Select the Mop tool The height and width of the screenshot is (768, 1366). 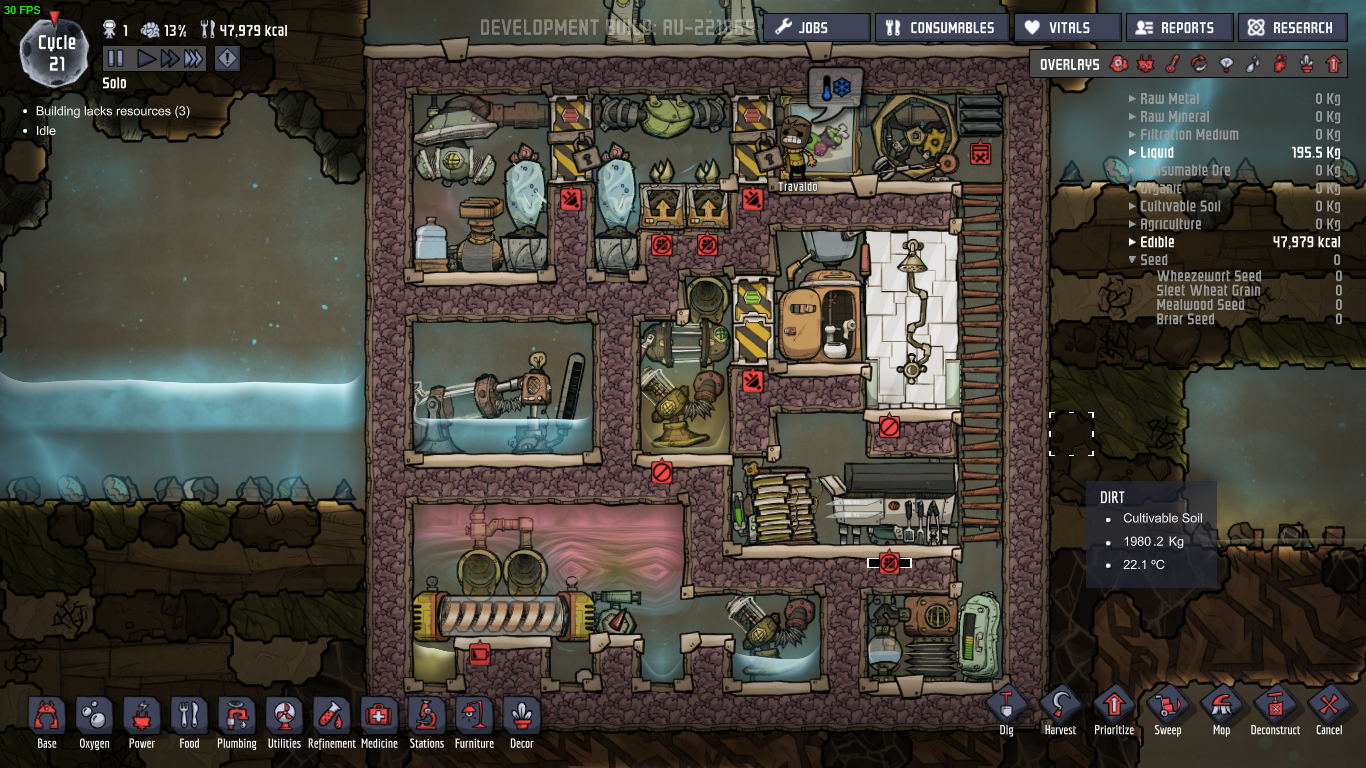1221,708
